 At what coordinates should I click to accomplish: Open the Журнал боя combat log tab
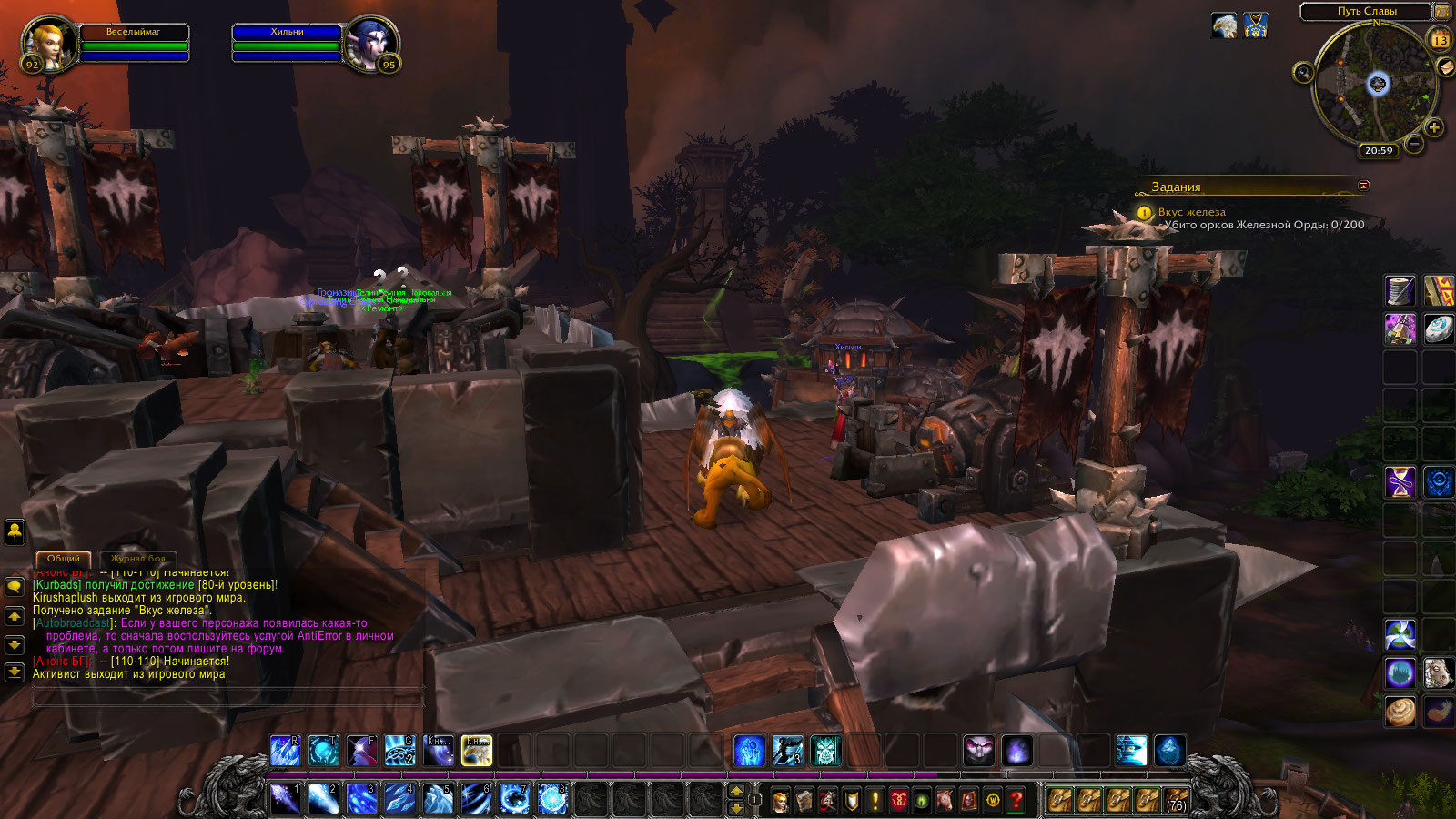click(138, 558)
